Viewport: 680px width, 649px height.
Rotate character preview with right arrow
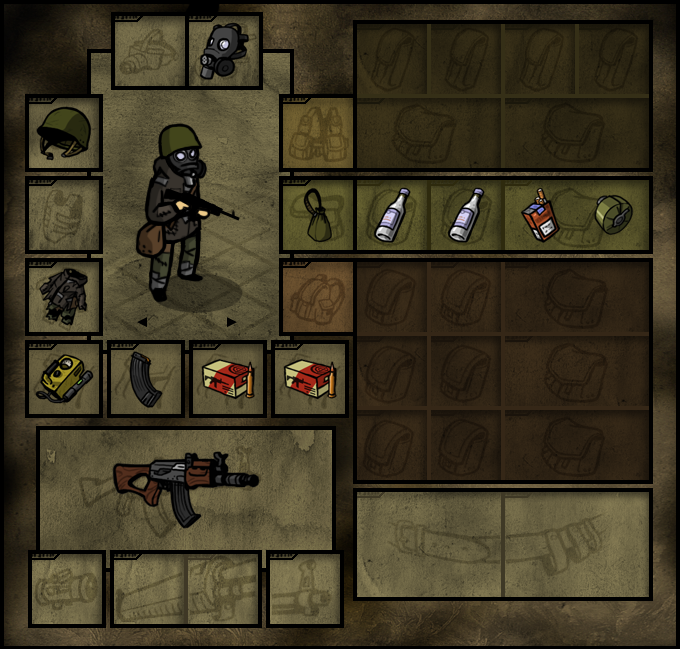[232, 322]
